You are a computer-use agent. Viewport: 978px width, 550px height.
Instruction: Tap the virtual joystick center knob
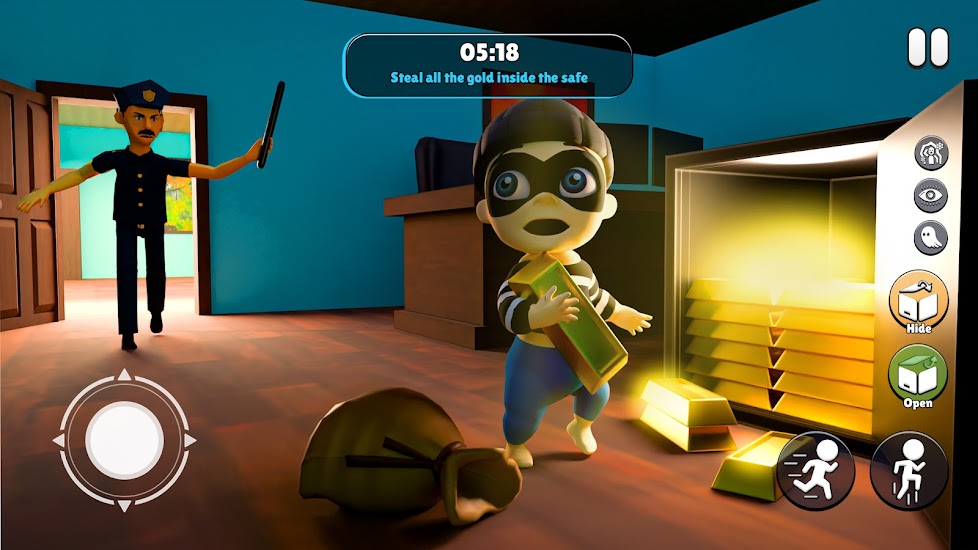(124, 441)
